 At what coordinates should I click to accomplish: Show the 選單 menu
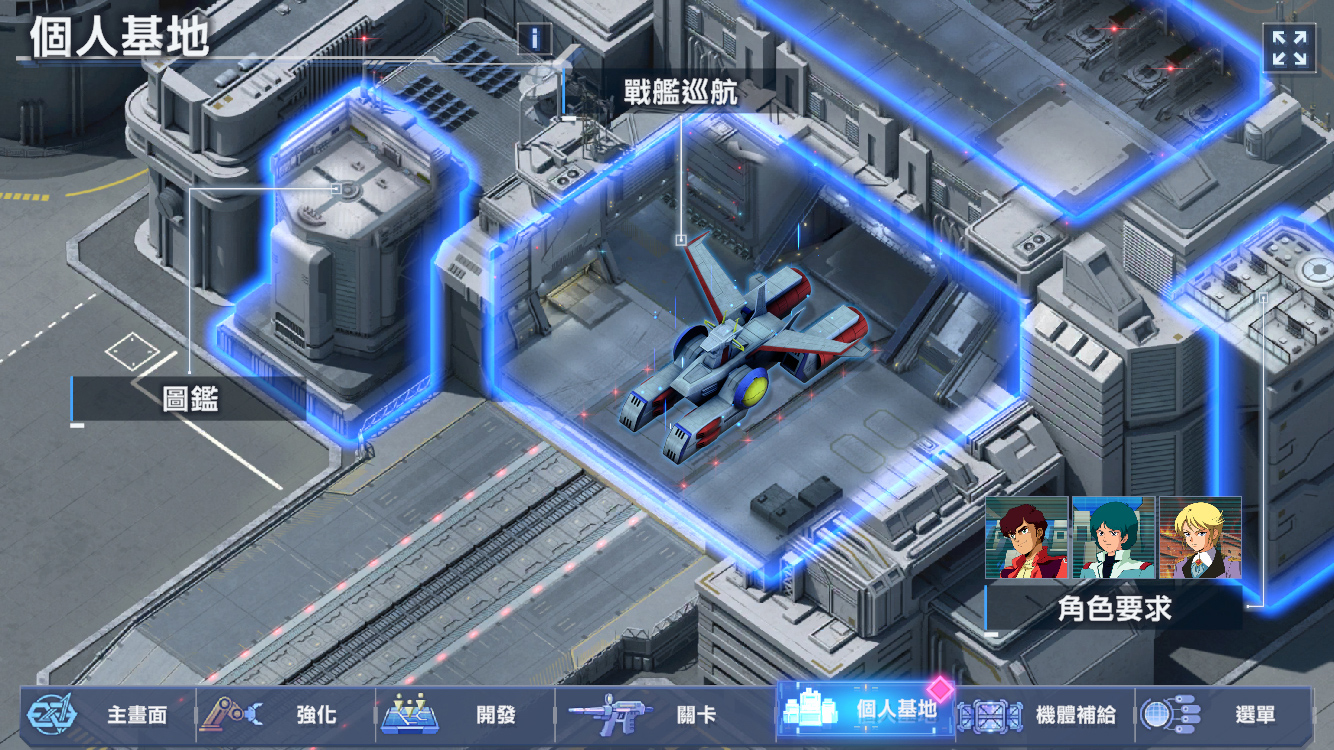1224,715
